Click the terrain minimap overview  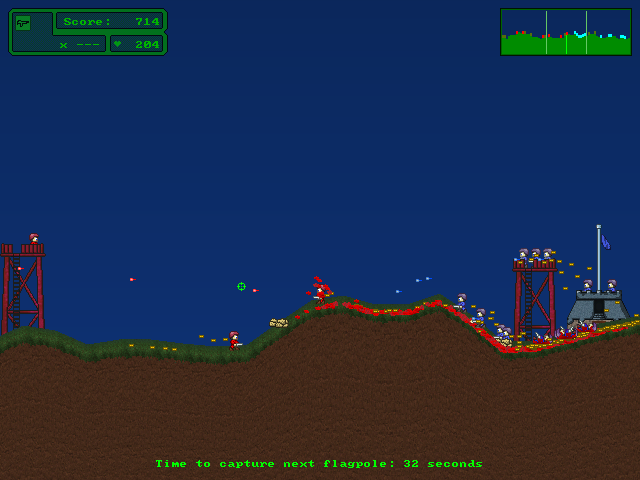pos(565,31)
